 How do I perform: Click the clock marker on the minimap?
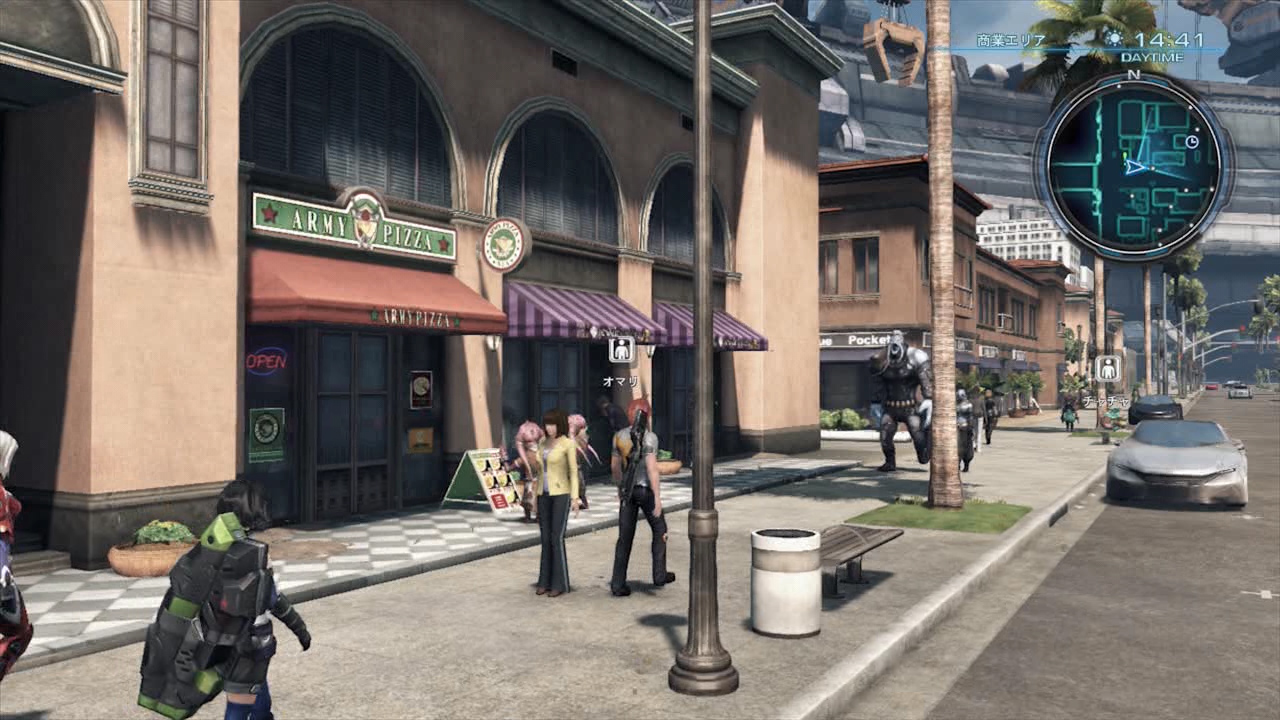pos(1191,142)
